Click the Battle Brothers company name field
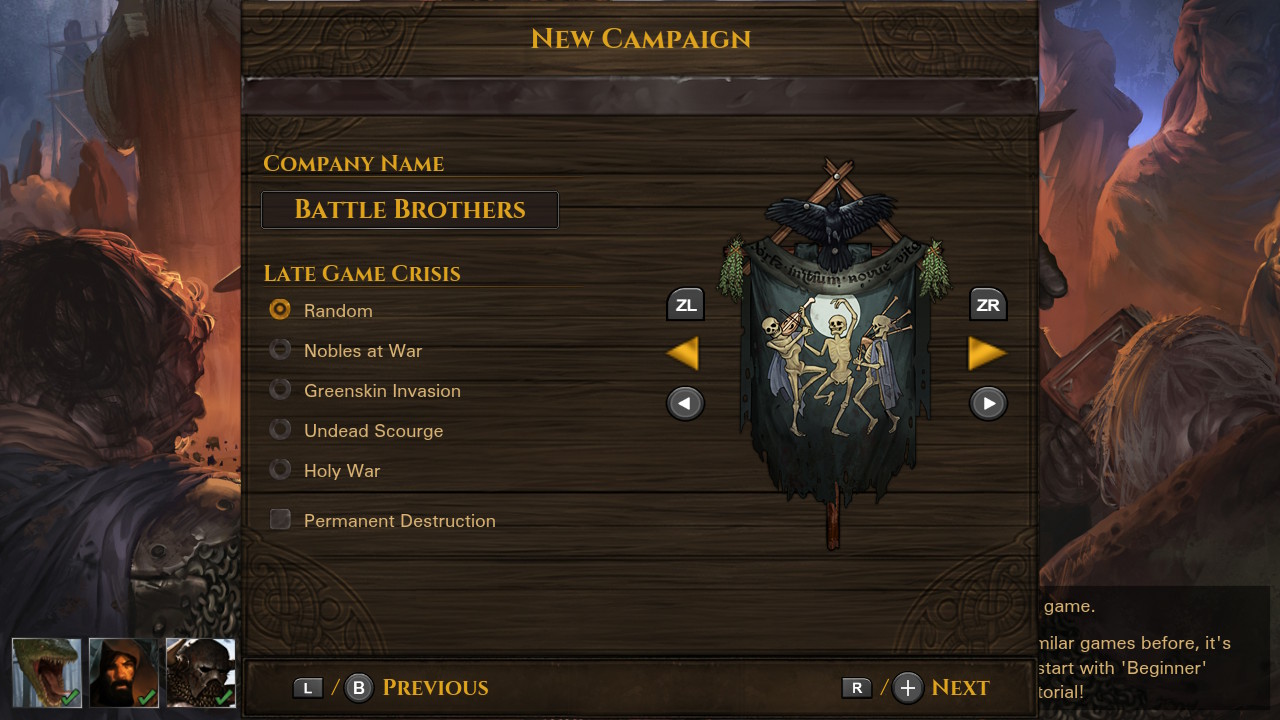The height and width of the screenshot is (720, 1280). click(409, 210)
